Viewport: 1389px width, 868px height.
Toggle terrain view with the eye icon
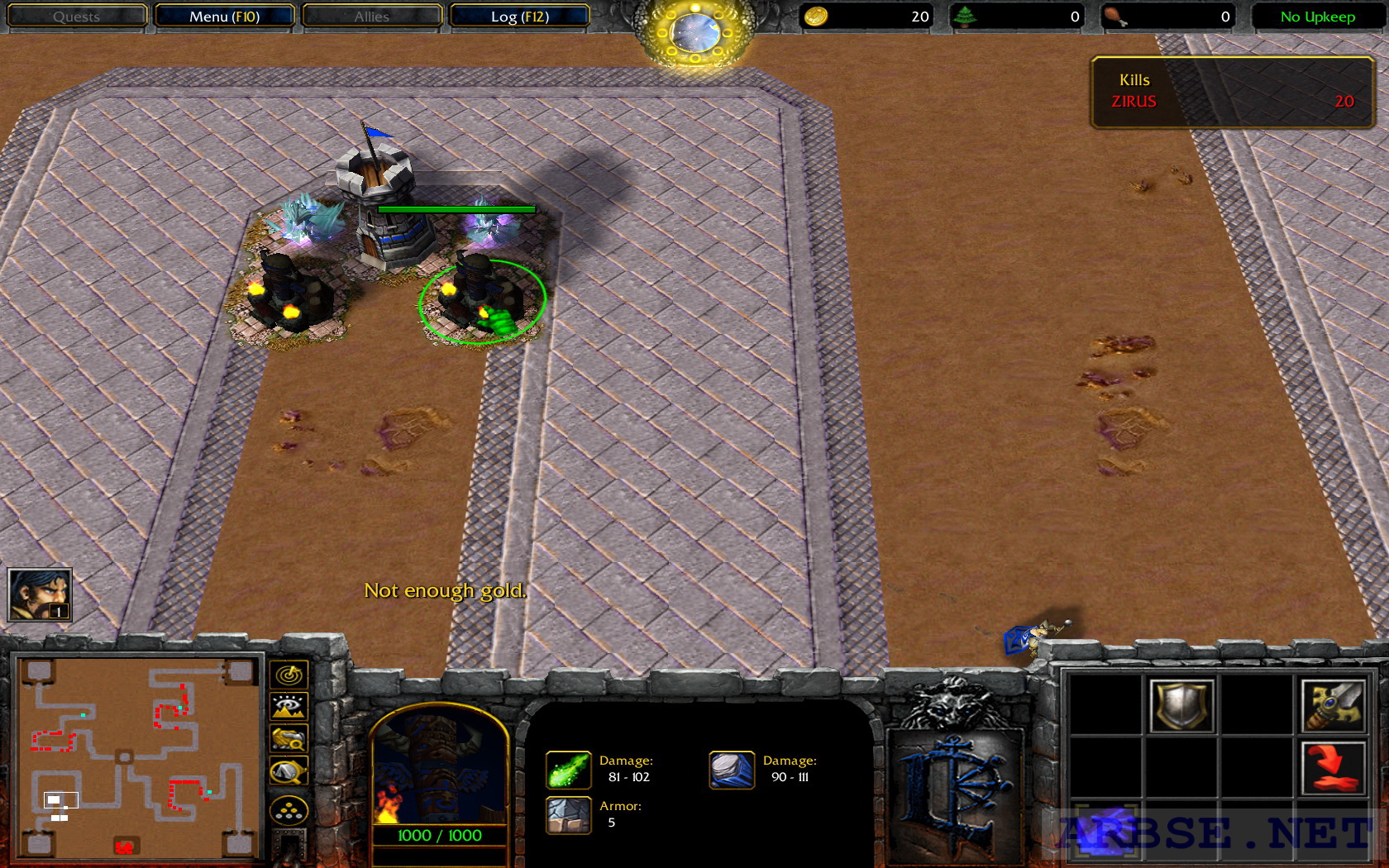click(288, 706)
